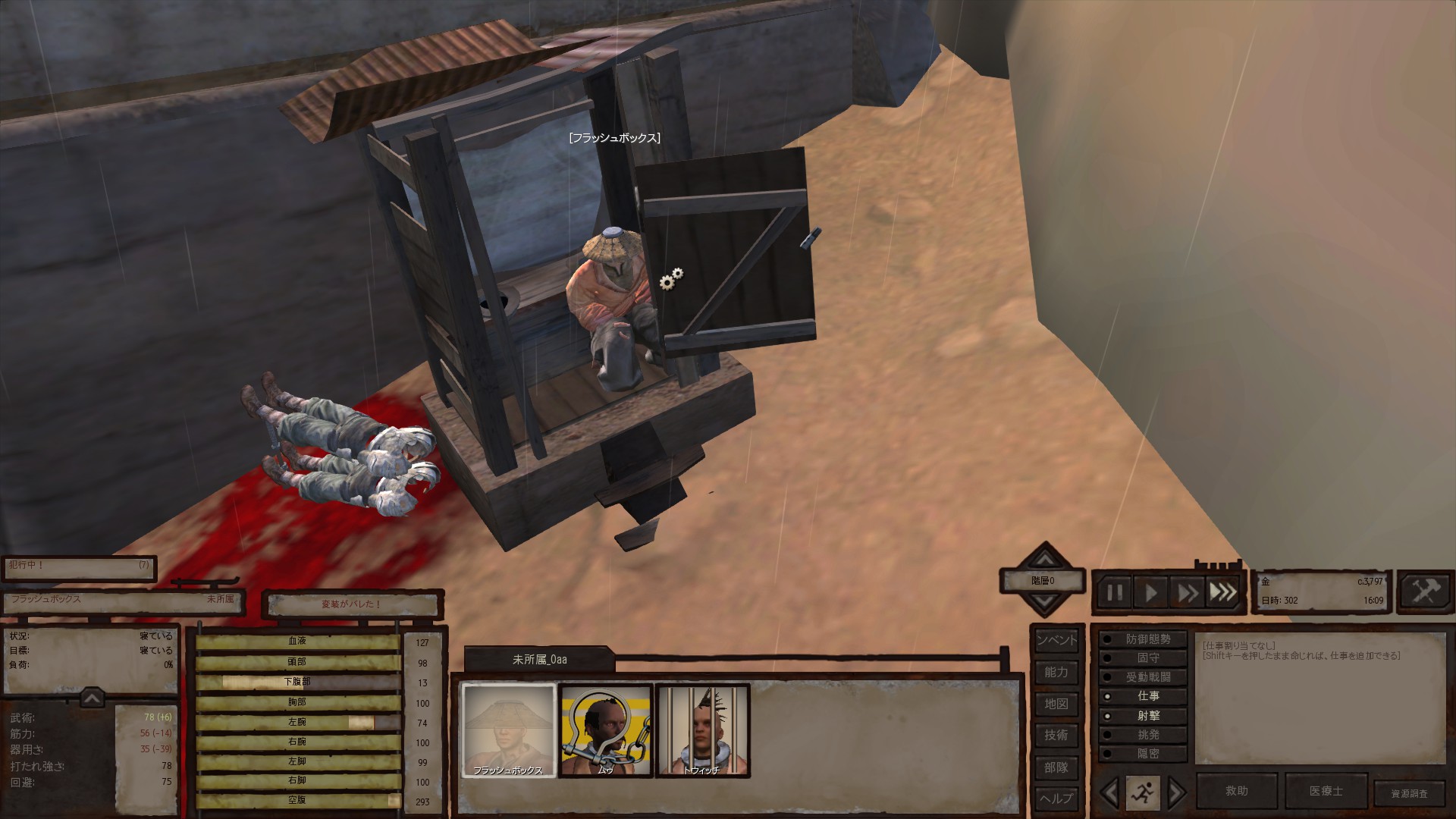Viewport: 1456px width, 819px height.
Task: Set the double-arrow fast-forward speed
Action: pyautogui.click(x=1188, y=592)
